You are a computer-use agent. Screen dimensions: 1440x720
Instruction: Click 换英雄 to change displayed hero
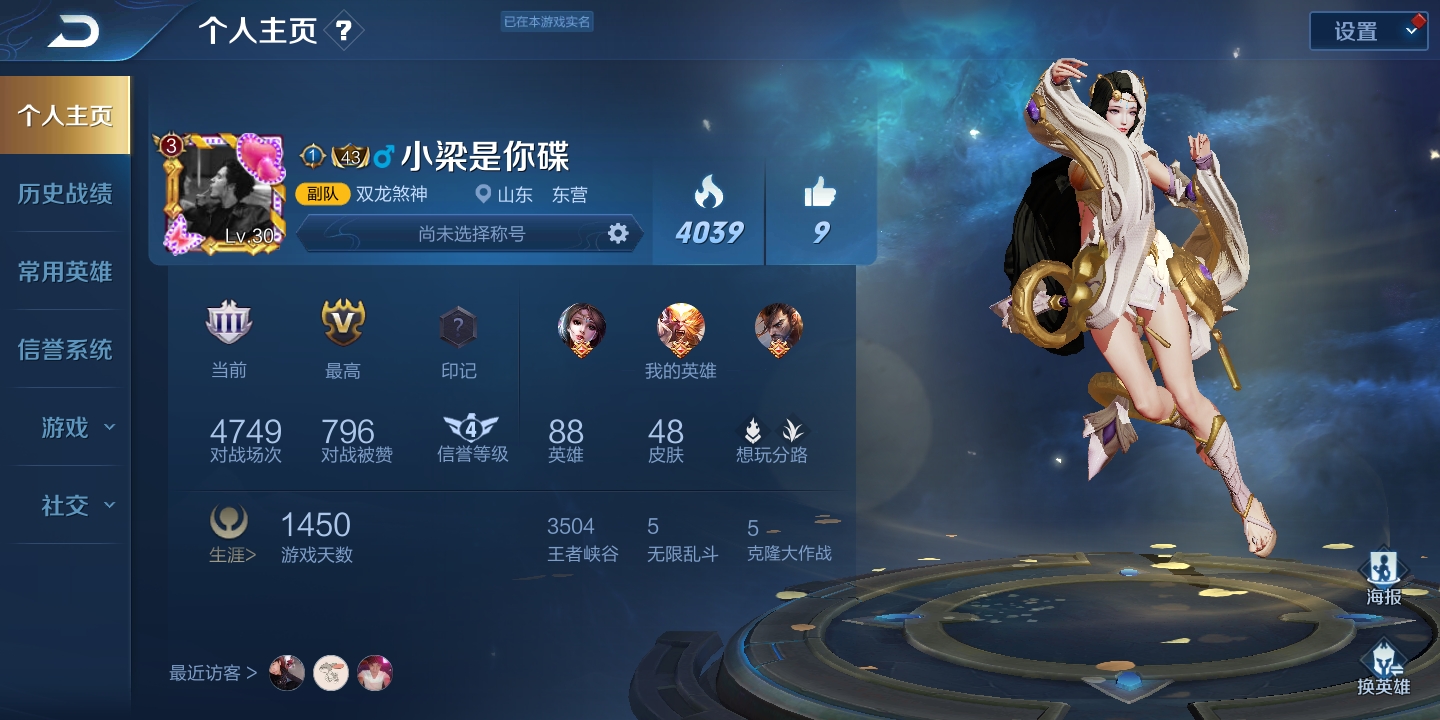point(1384,667)
